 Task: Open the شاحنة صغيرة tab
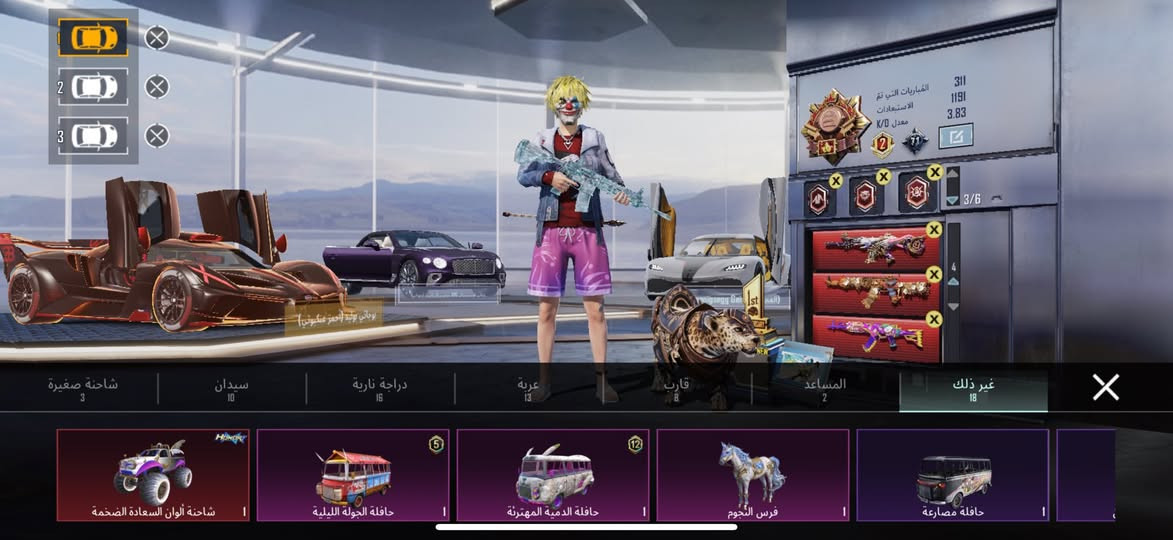tap(82, 389)
